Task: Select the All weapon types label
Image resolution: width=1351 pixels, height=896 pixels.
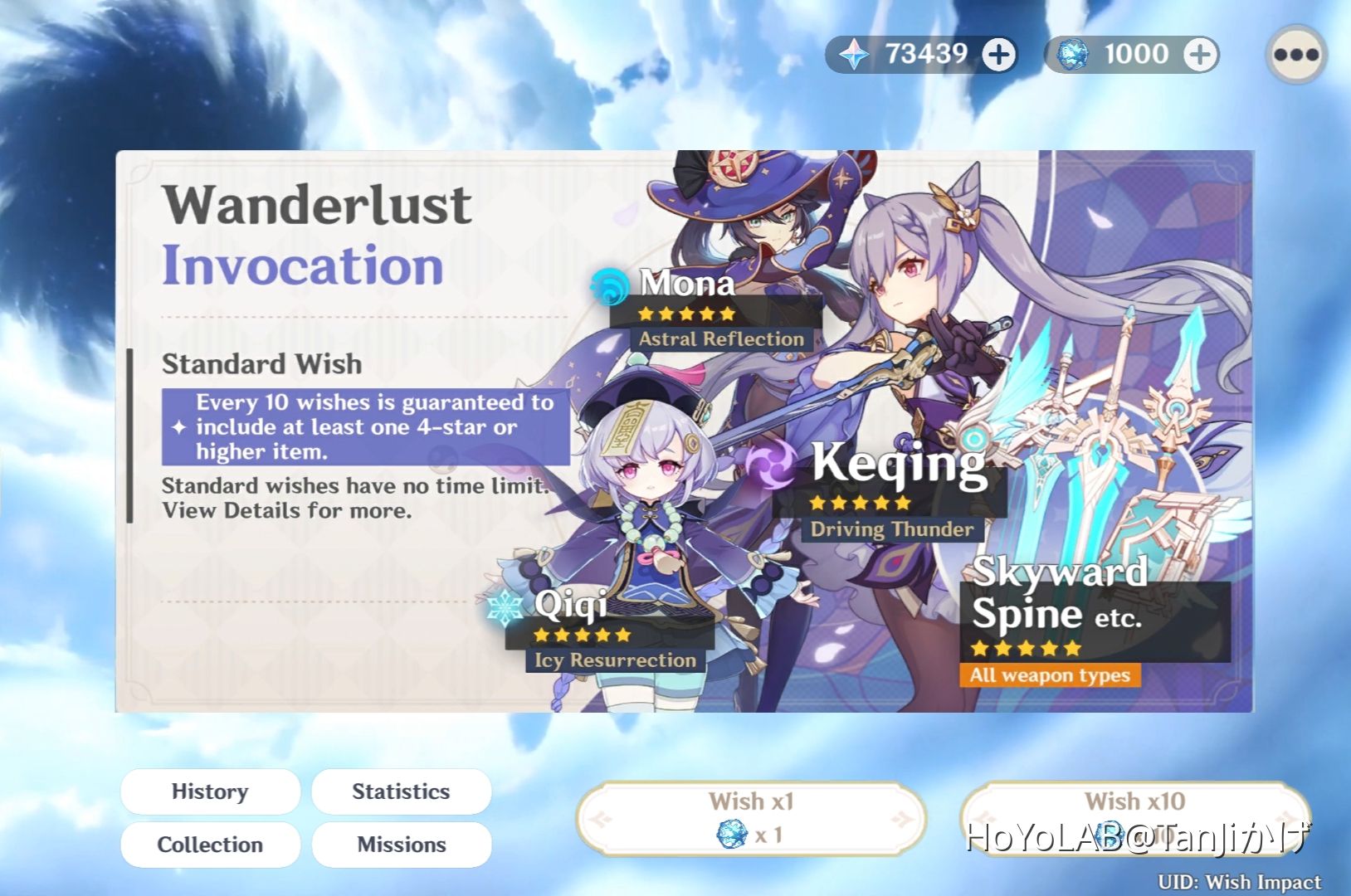Action: [1049, 674]
